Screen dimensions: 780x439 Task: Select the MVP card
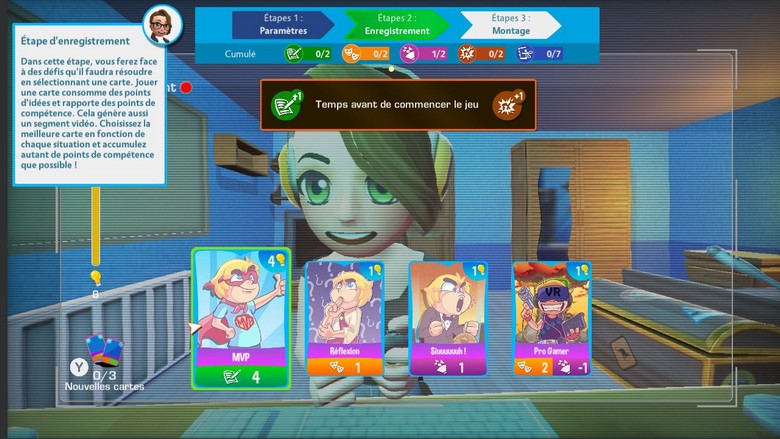[241, 318]
